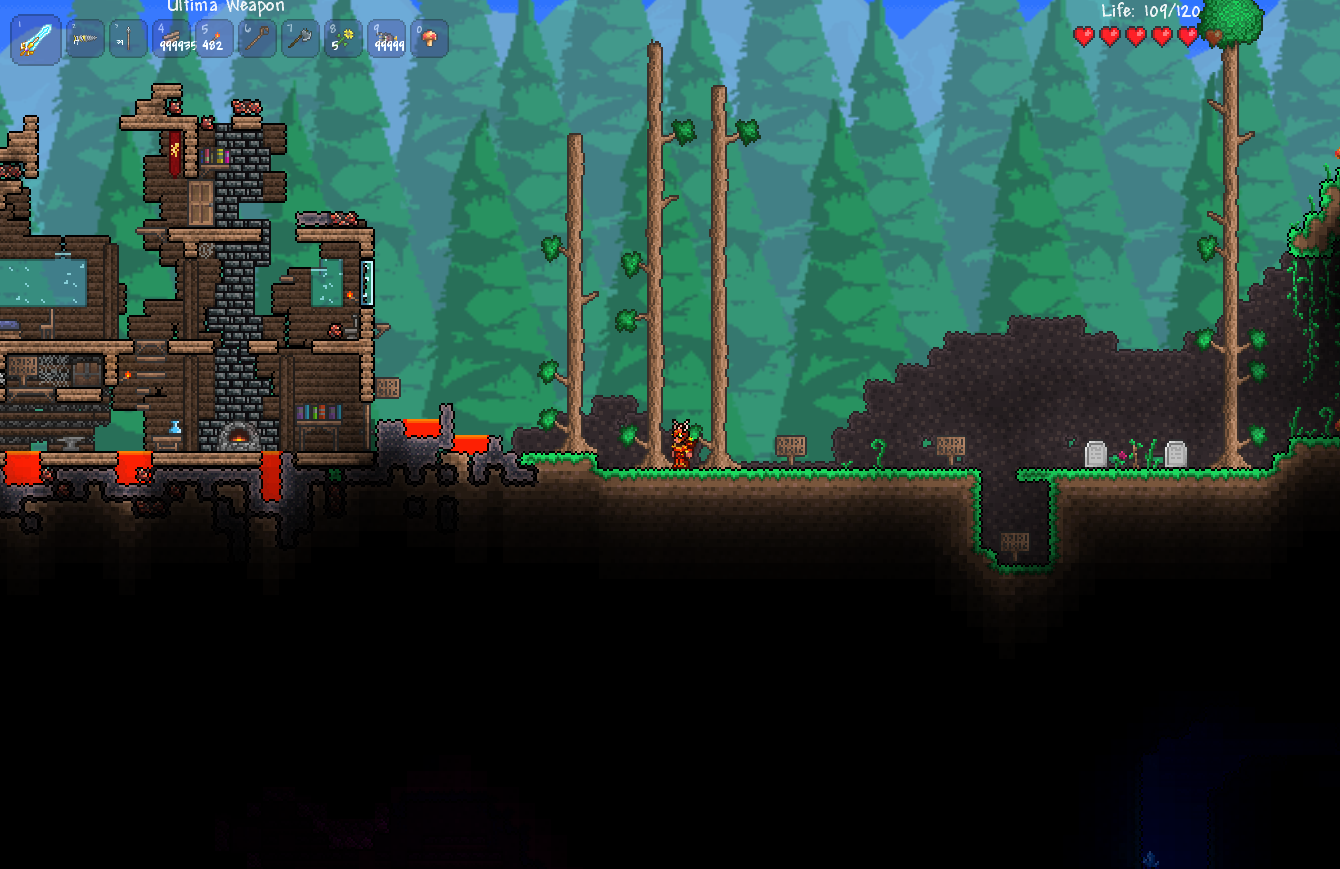This screenshot has width=1340, height=869.
Task: Equip the torch stack of 482
Action: [x=214, y=39]
